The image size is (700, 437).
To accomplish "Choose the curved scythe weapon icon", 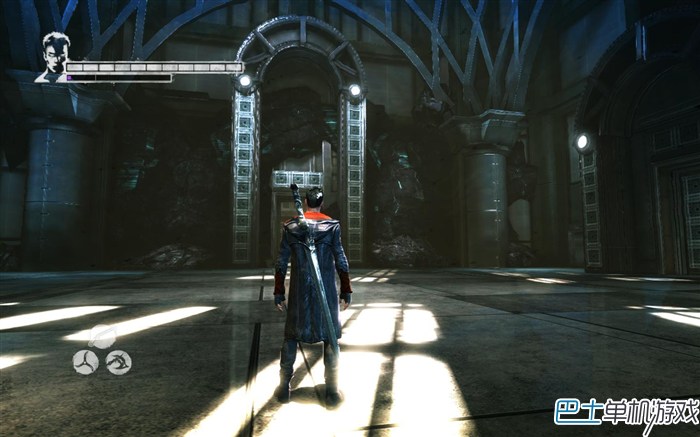I will click(x=119, y=362).
